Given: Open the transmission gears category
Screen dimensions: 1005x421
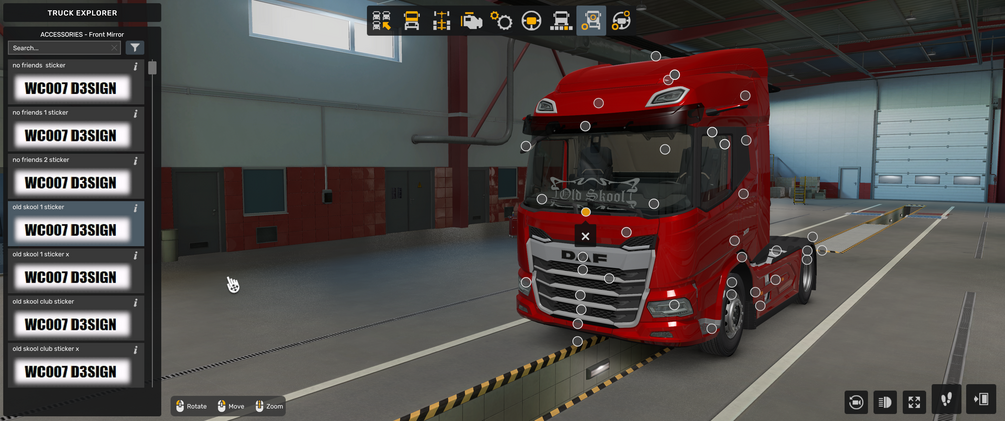Looking at the screenshot, I should [x=501, y=20].
